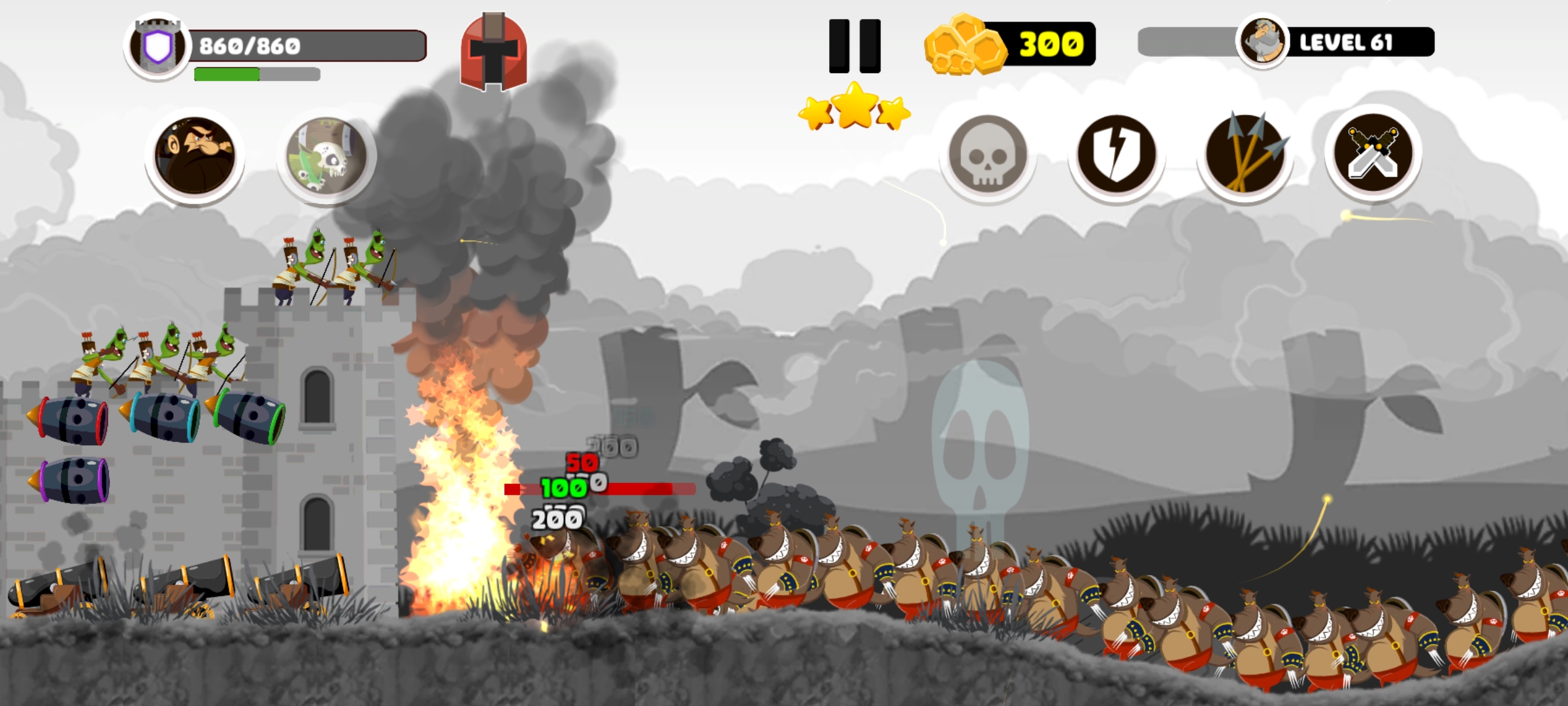Screen dimensions: 1568x706
Task: Tap the red knight helmet icon
Action: pyautogui.click(x=494, y=52)
